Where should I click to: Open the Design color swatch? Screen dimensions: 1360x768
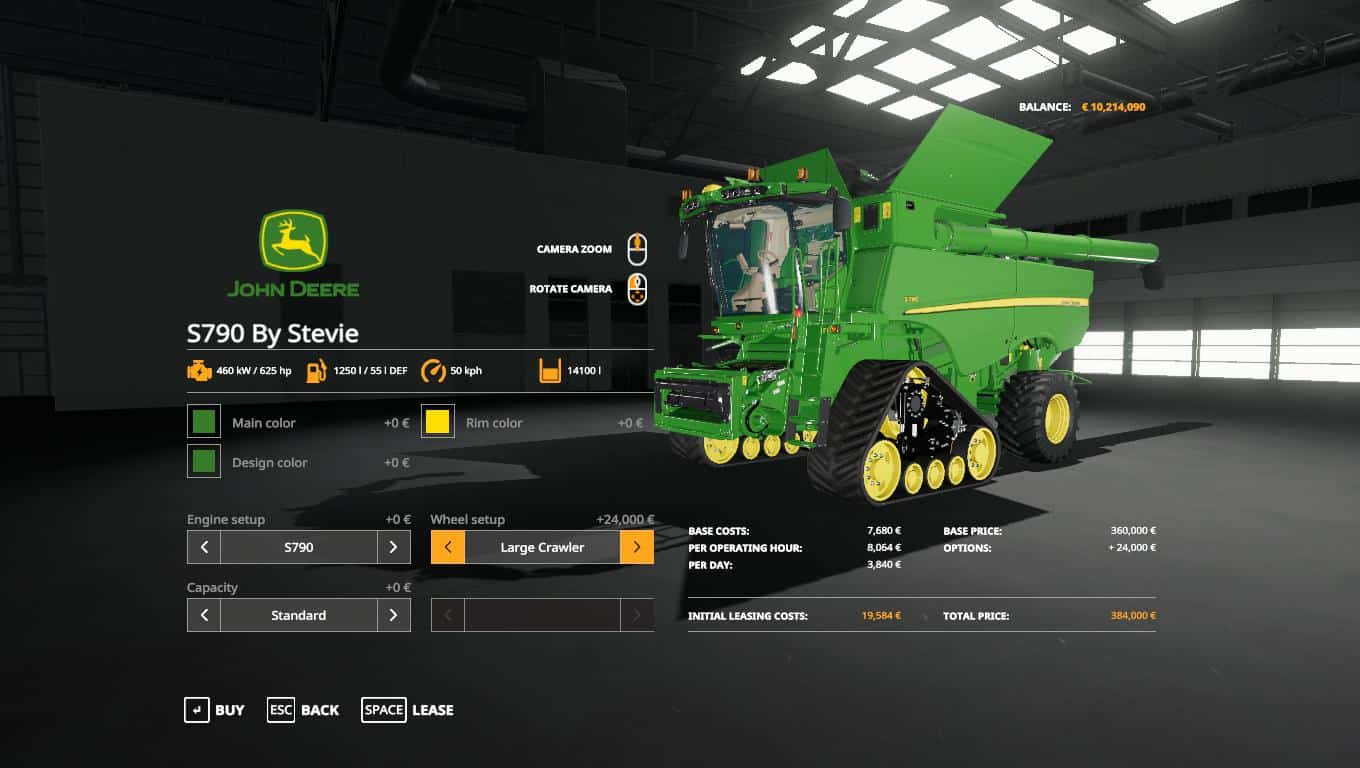point(204,462)
